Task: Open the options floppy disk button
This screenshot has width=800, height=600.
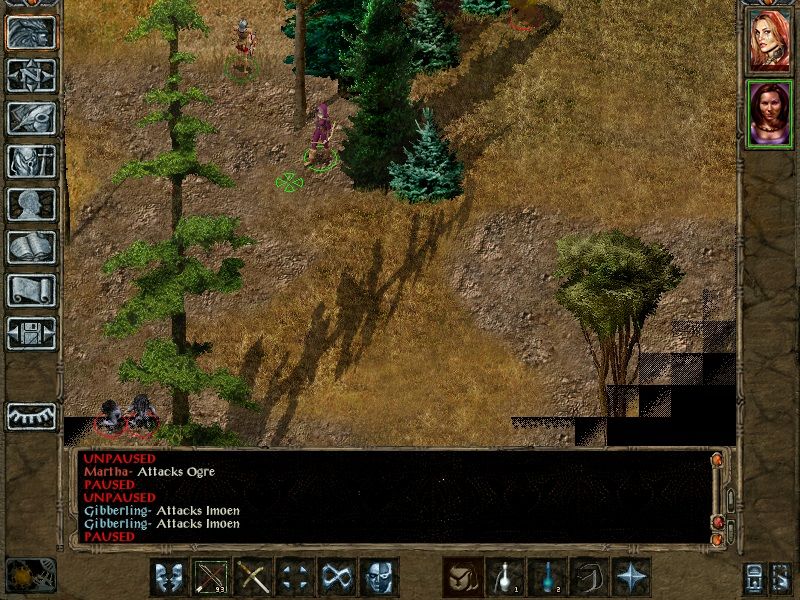Action: [x=31, y=332]
